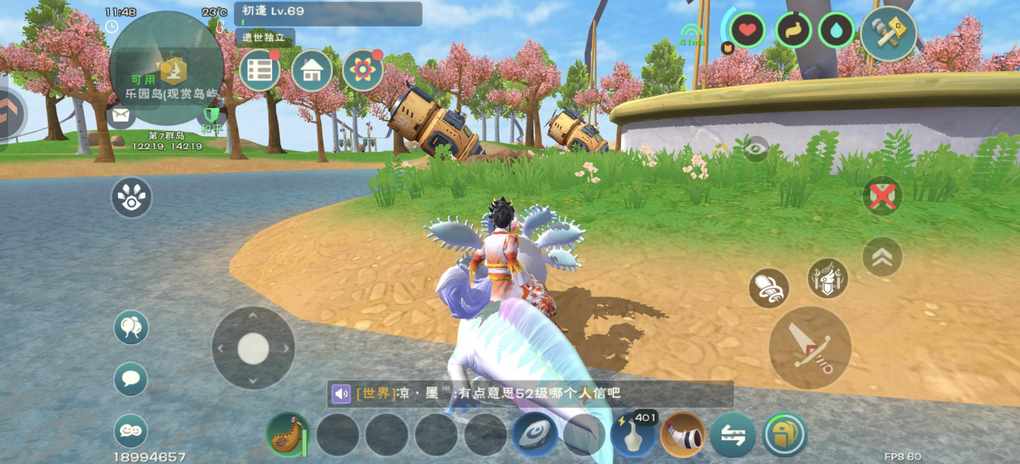1020x464 pixels.
Task: Open the hammer crafting build button
Action: coord(888,33)
